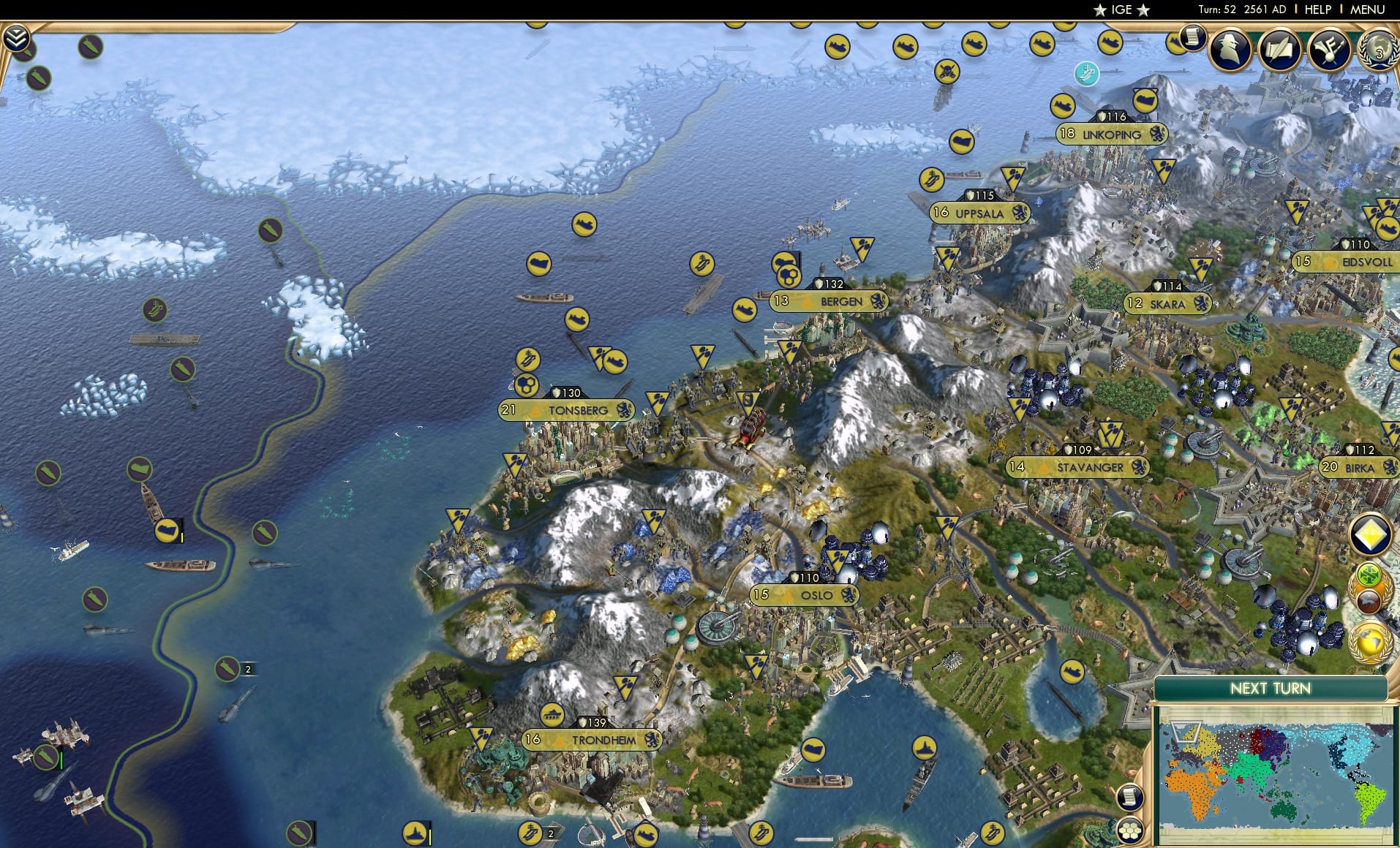Click the golden globe wonder notification

click(x=1371, y=641)
